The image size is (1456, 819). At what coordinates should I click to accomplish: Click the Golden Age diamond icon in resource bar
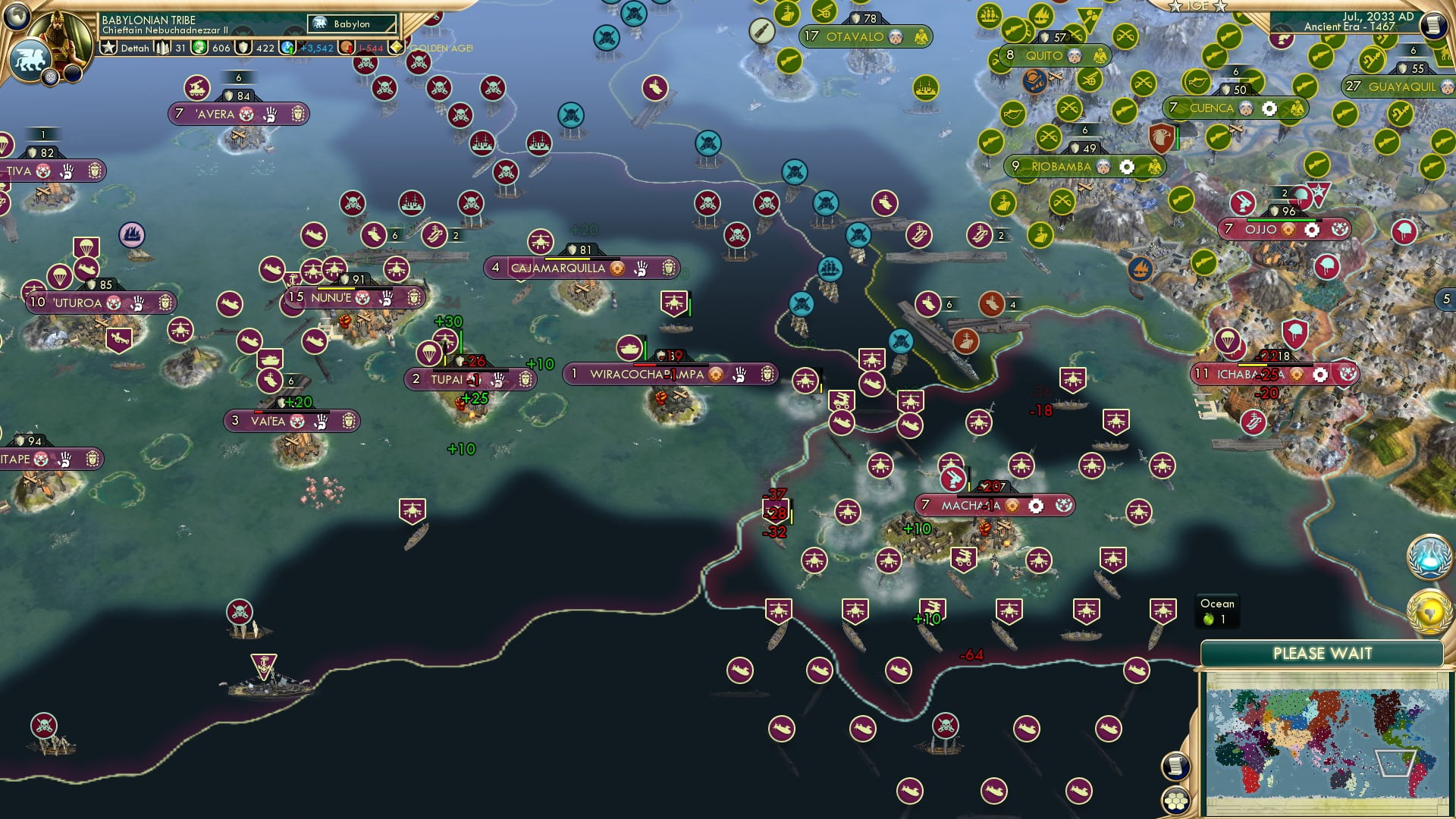tap(395, 47)
